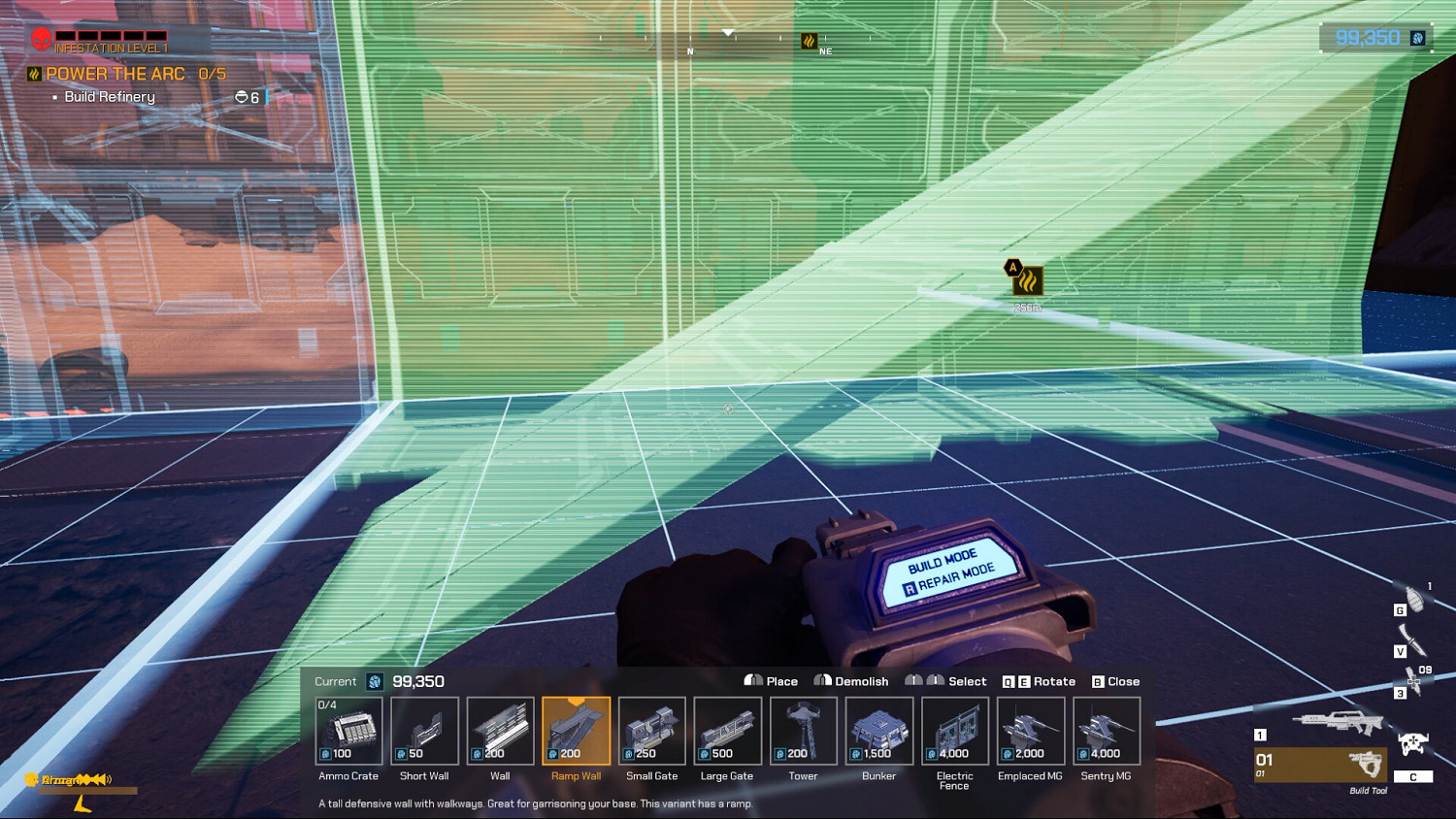Select the Build Tool weapon slot 01
1456x819 pixels.
click(x=1320, y=765)
